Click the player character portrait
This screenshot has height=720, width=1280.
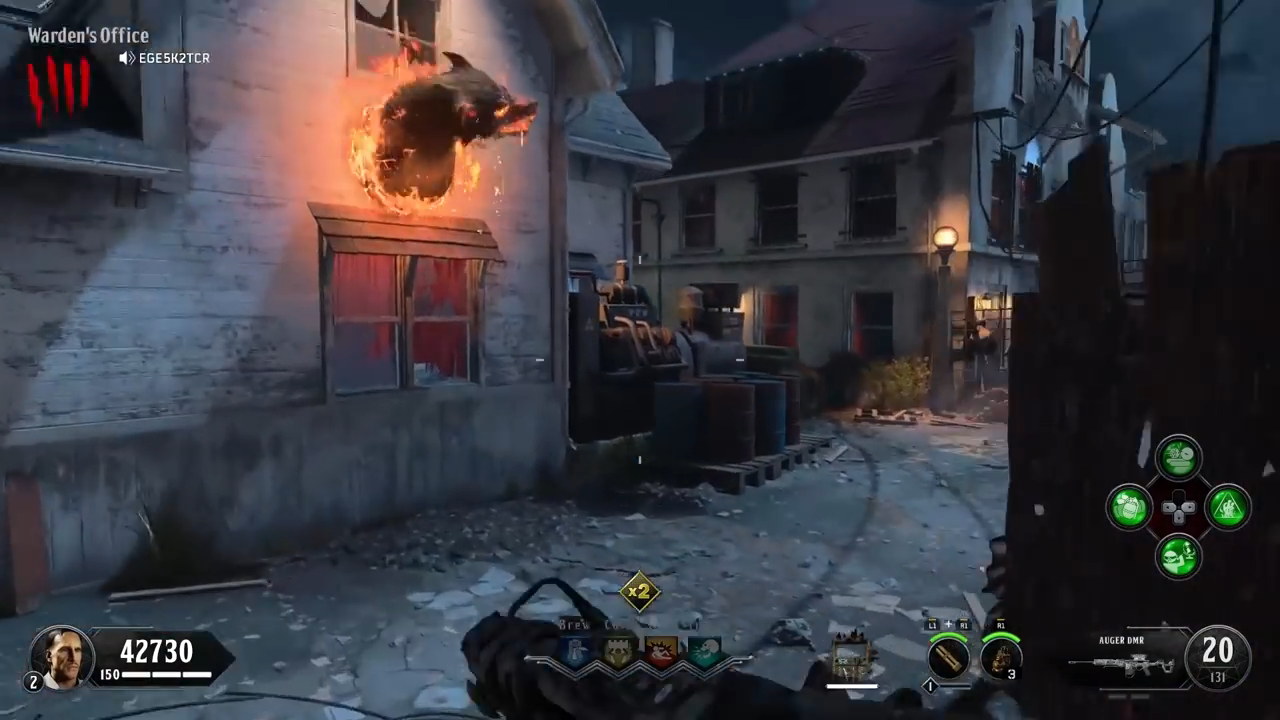[x=61, y=657]
